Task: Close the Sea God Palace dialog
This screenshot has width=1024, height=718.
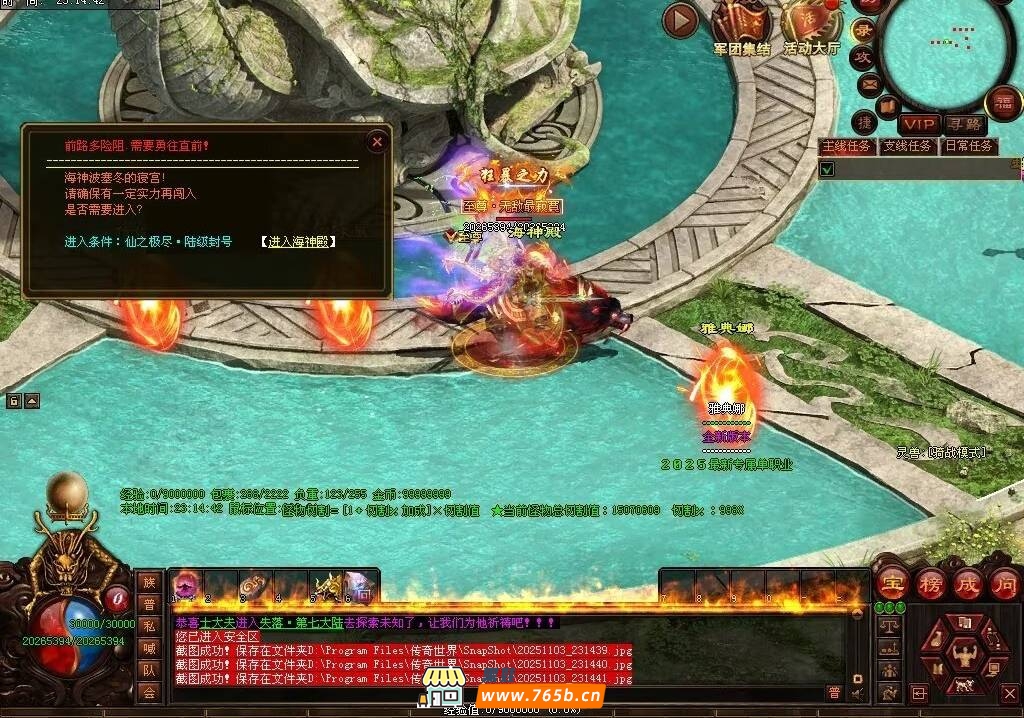Action: [x=377, y=142]
